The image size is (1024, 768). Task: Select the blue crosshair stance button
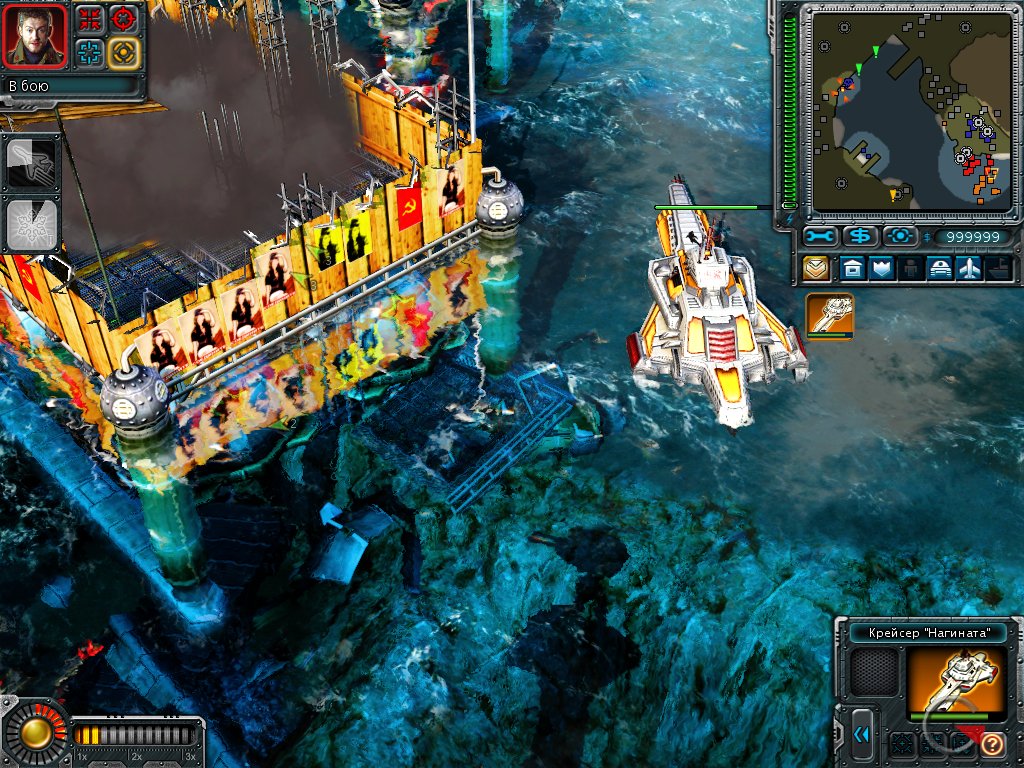(x=90, y=52)
